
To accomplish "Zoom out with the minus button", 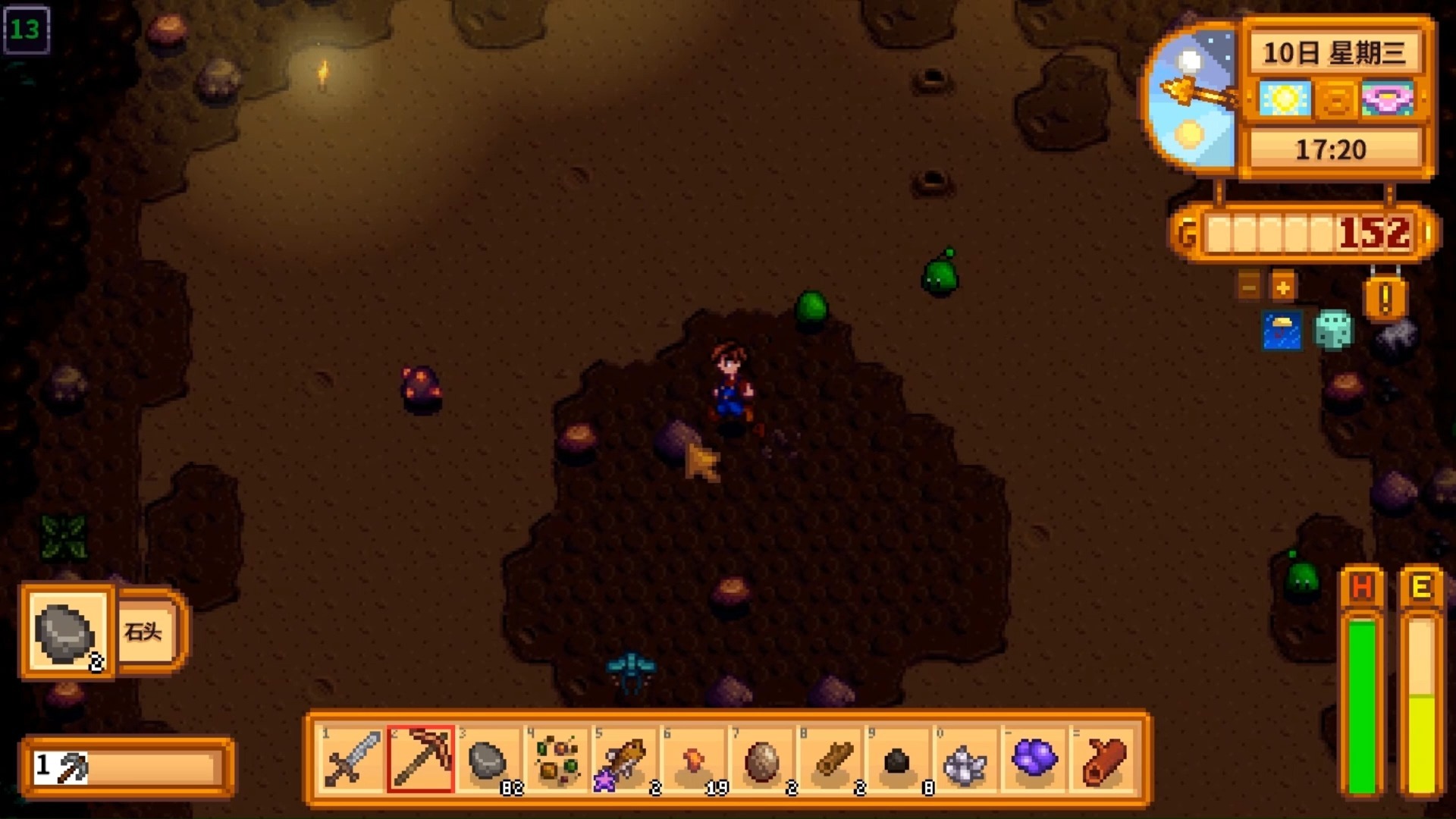I will coord(1249,287).
